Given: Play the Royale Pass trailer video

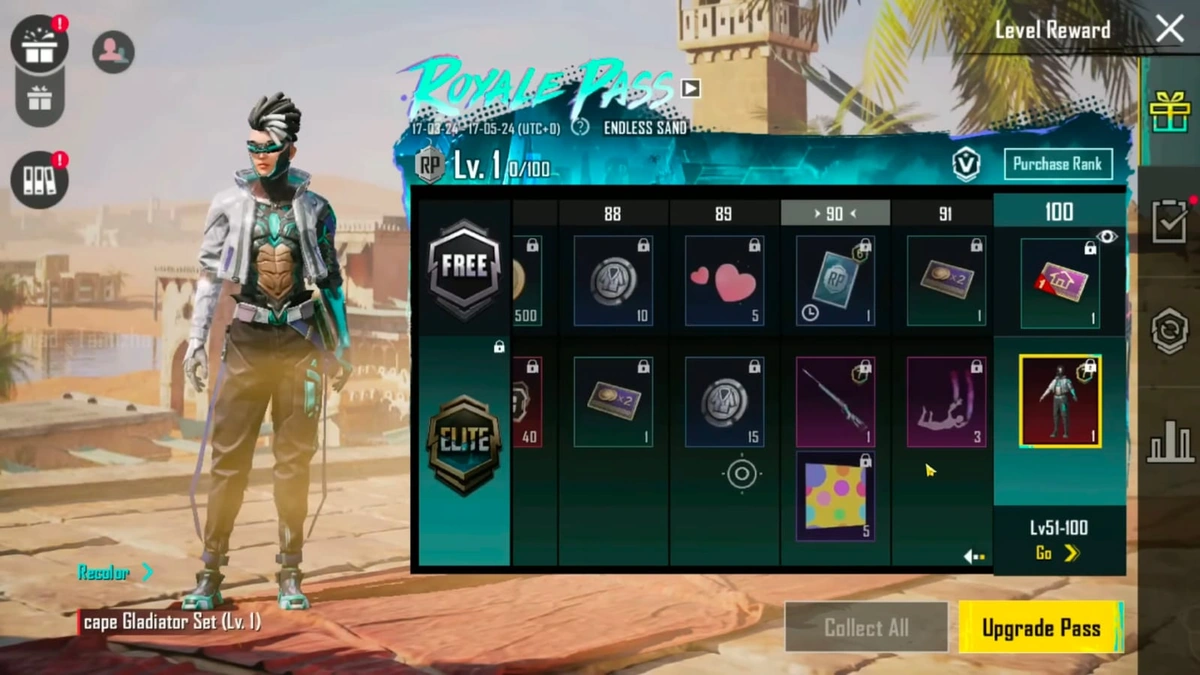Looking at the screenshot, I should pos(690,88).
